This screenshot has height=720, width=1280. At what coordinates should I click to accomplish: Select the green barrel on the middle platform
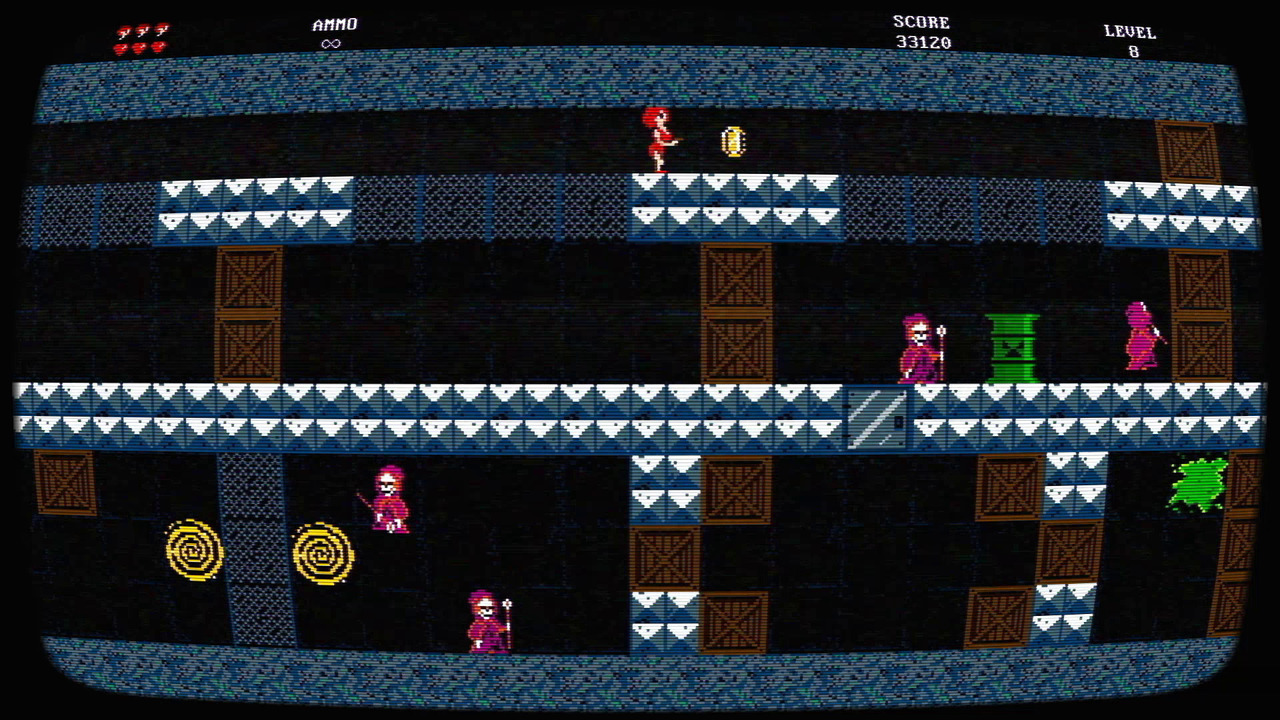(x=1011, y=347)
